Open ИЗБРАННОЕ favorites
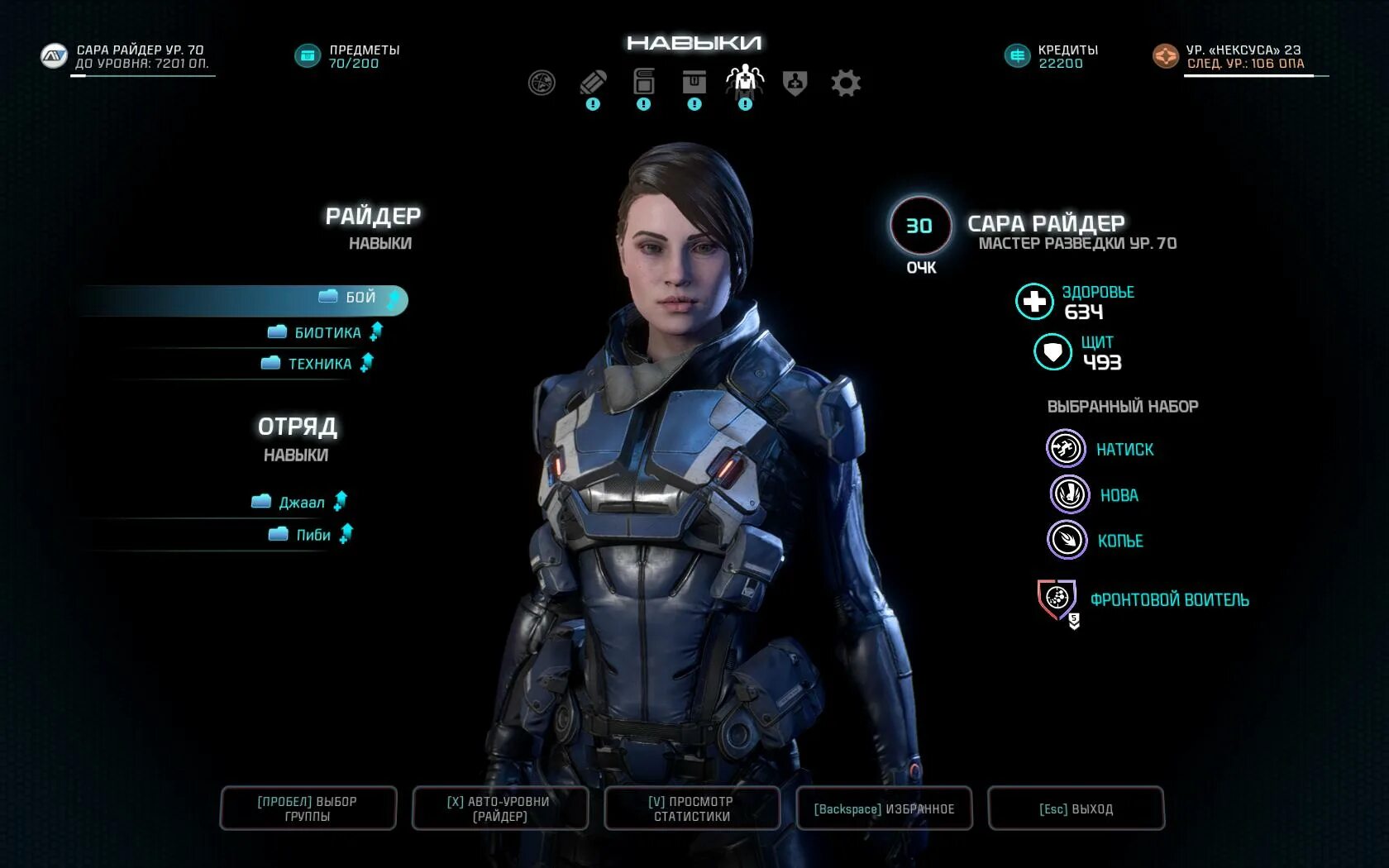Image resolution: width=1389 pixels, height=868 pixels. pos(884,808)
